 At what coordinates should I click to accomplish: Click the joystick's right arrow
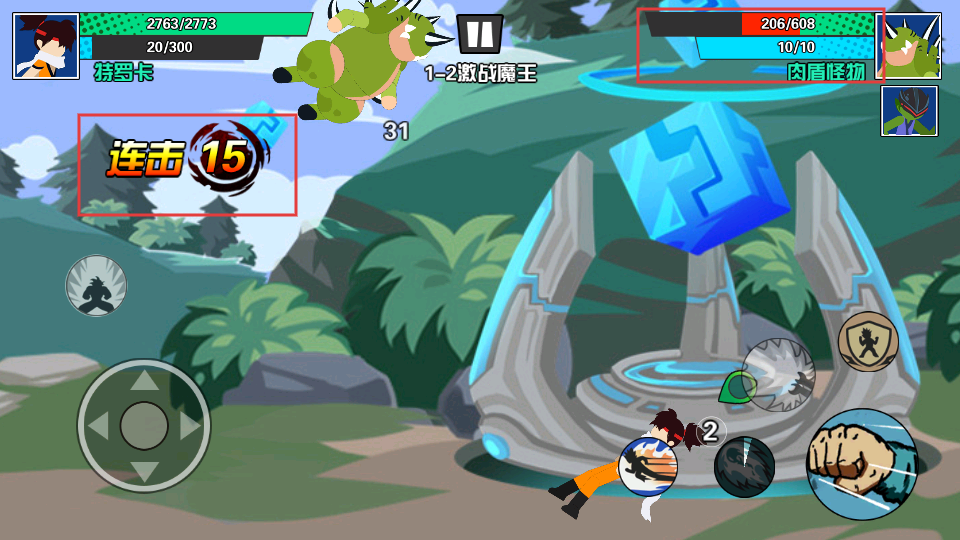click(190, 426)
